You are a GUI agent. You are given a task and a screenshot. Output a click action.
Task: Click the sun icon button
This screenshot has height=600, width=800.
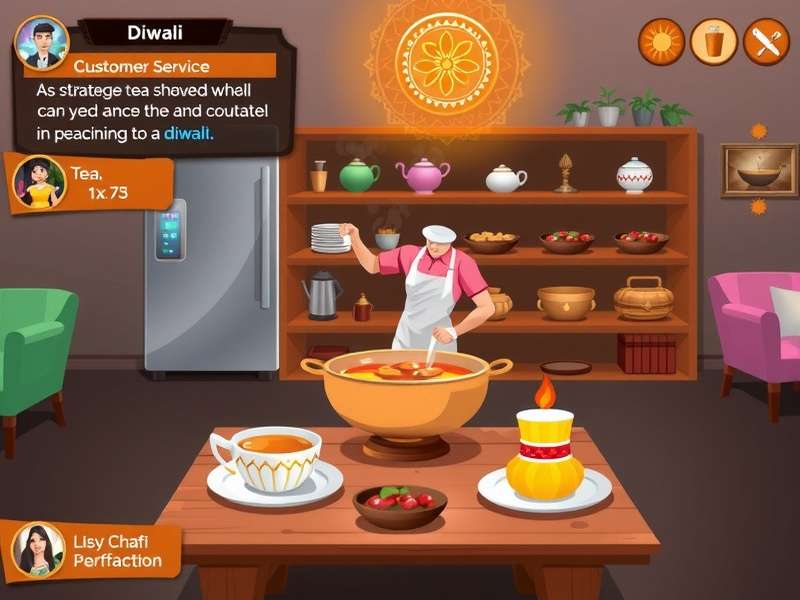[662, 42]
